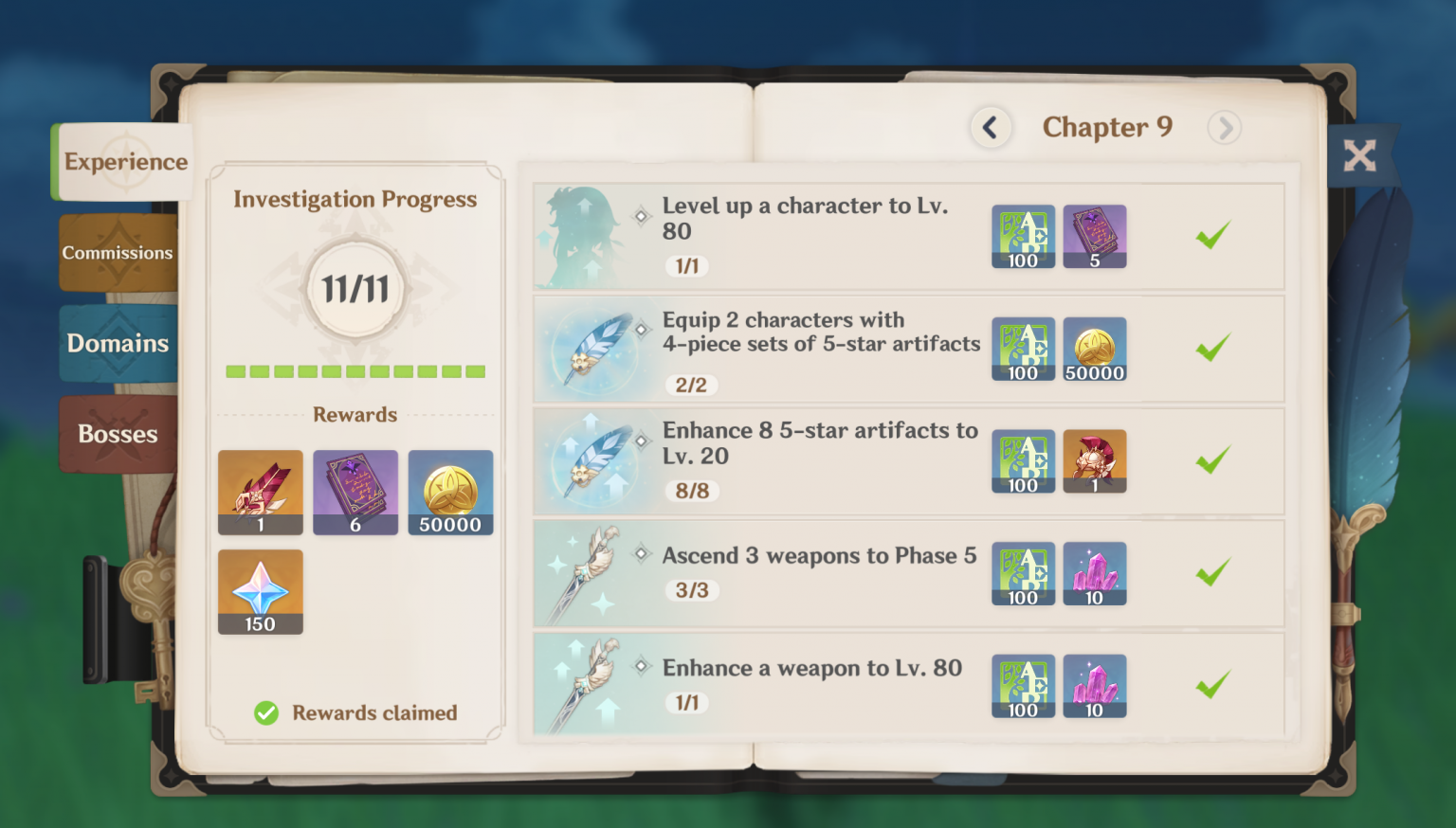Go to the previous chapter with the left chevron

tap(991, 127)
